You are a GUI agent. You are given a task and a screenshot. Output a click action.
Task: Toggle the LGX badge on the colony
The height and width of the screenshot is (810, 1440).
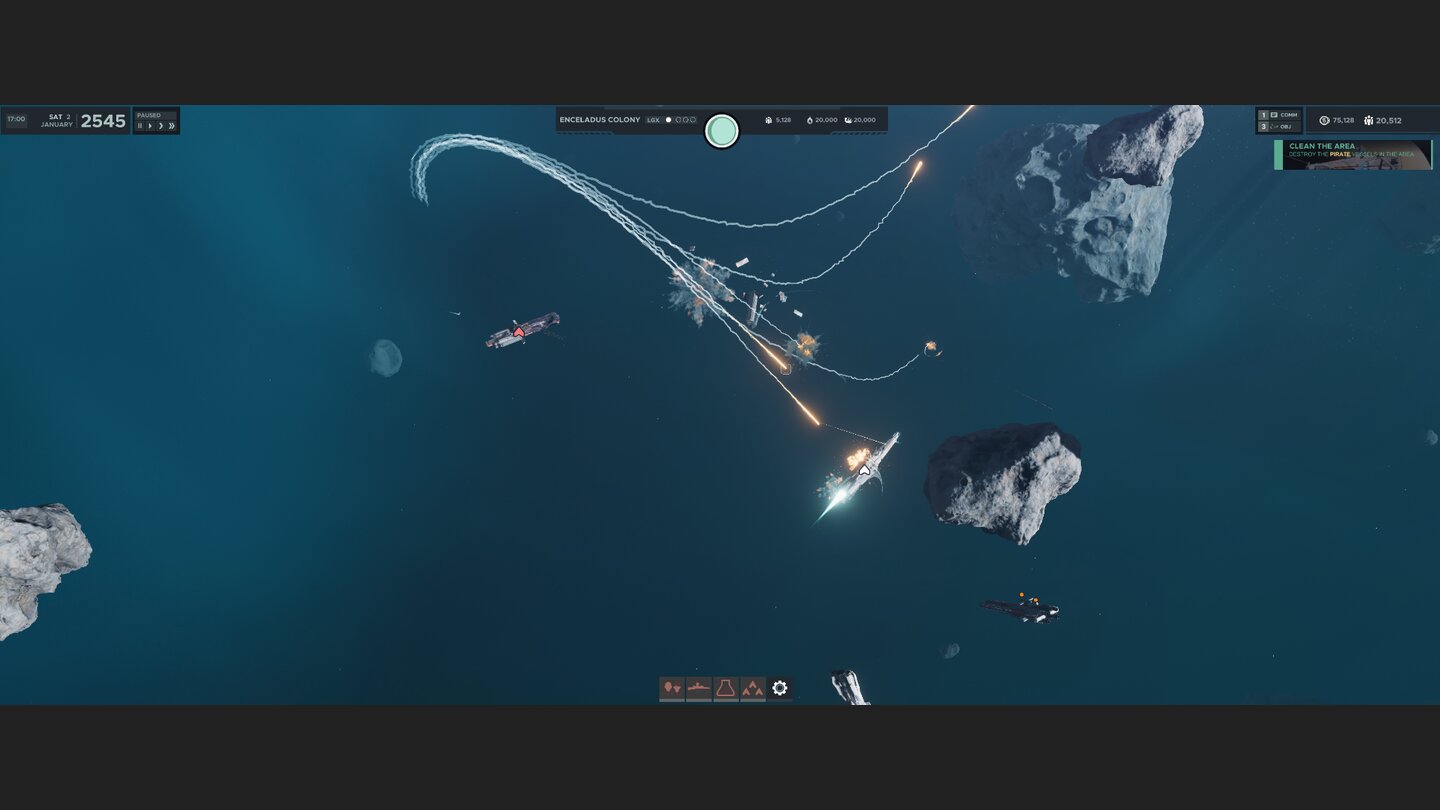pyautogui.click(x=655, y=119)
